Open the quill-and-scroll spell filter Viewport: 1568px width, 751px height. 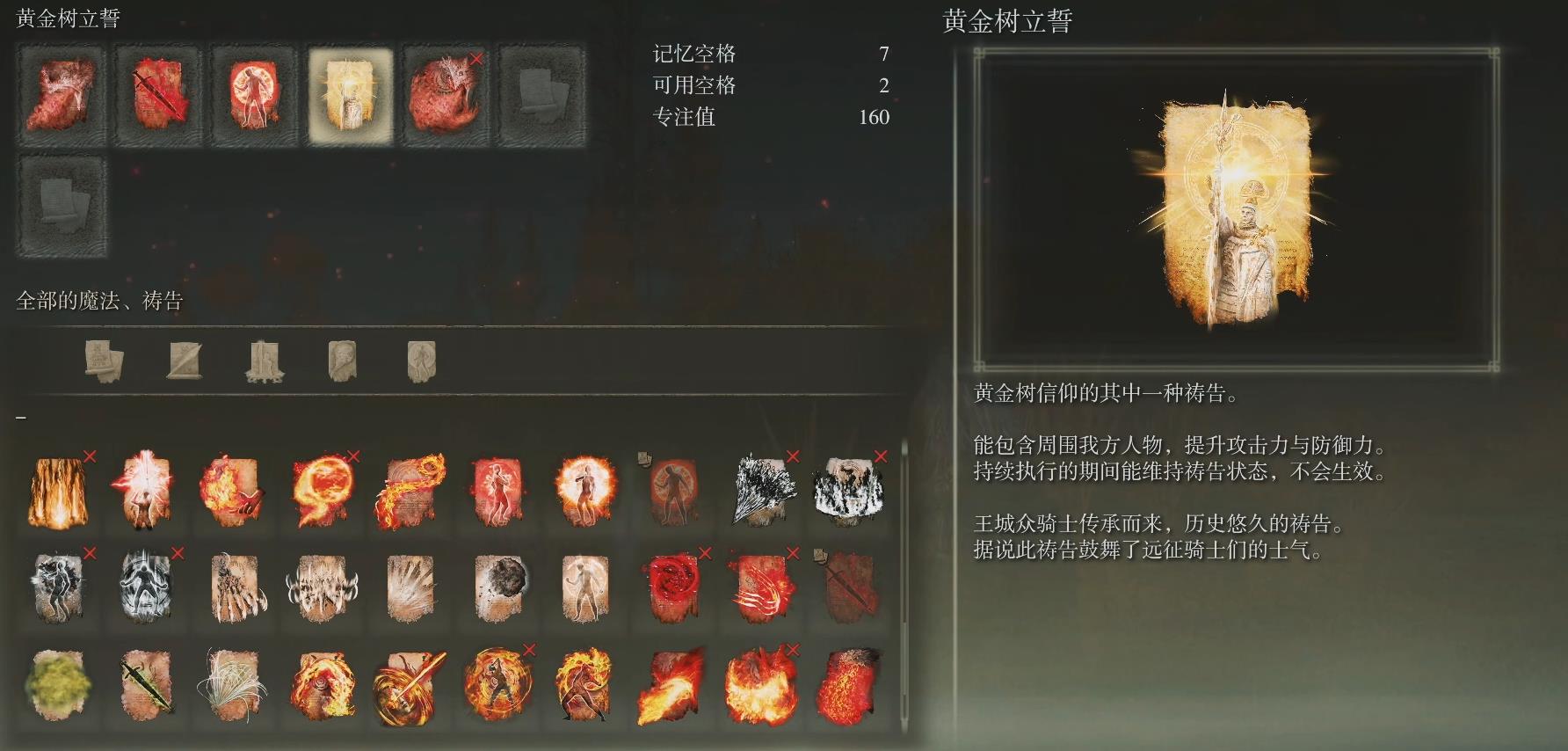(x=105, y=361)
